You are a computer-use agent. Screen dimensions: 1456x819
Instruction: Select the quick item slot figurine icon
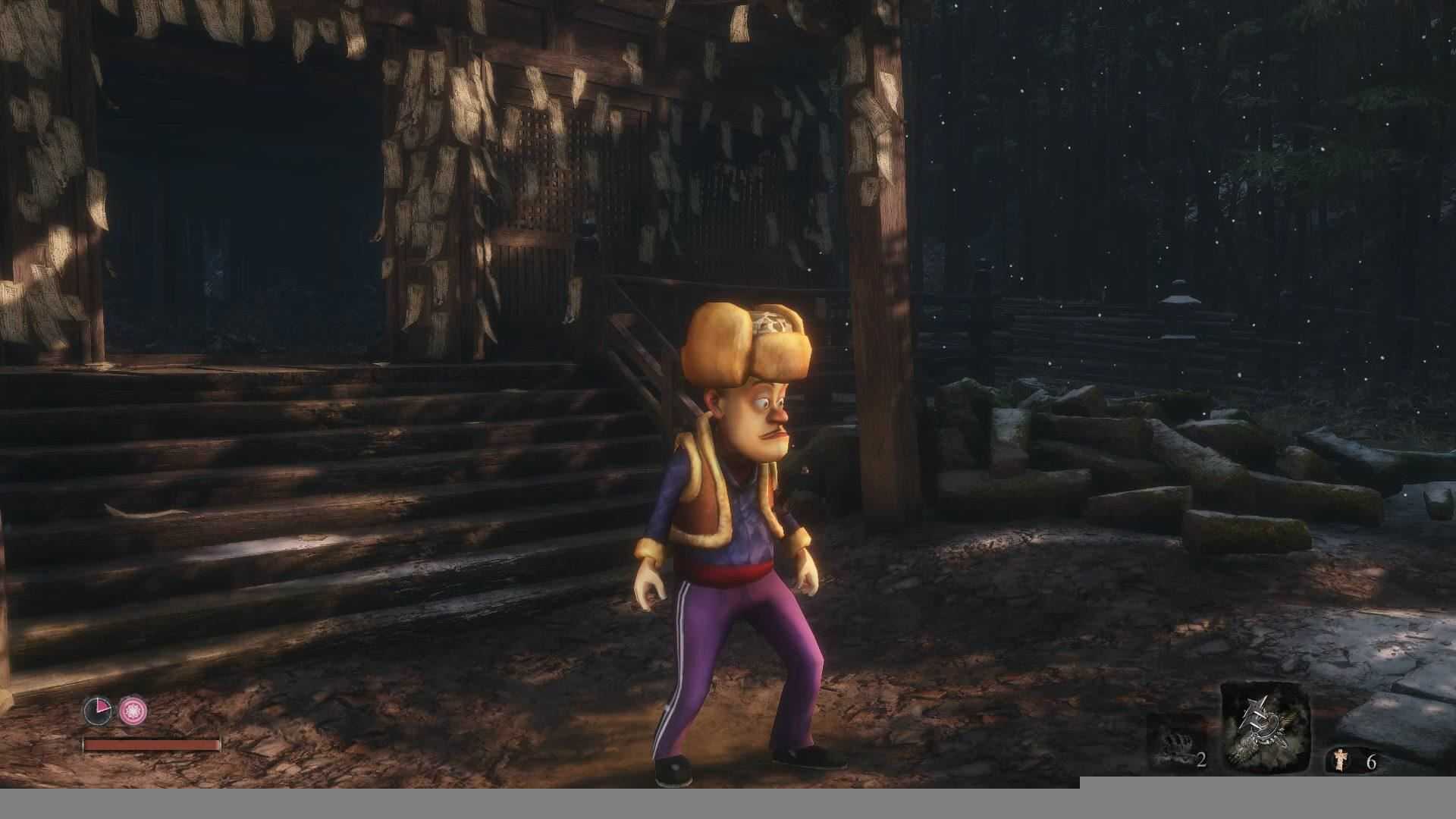tap(1339, 759)
